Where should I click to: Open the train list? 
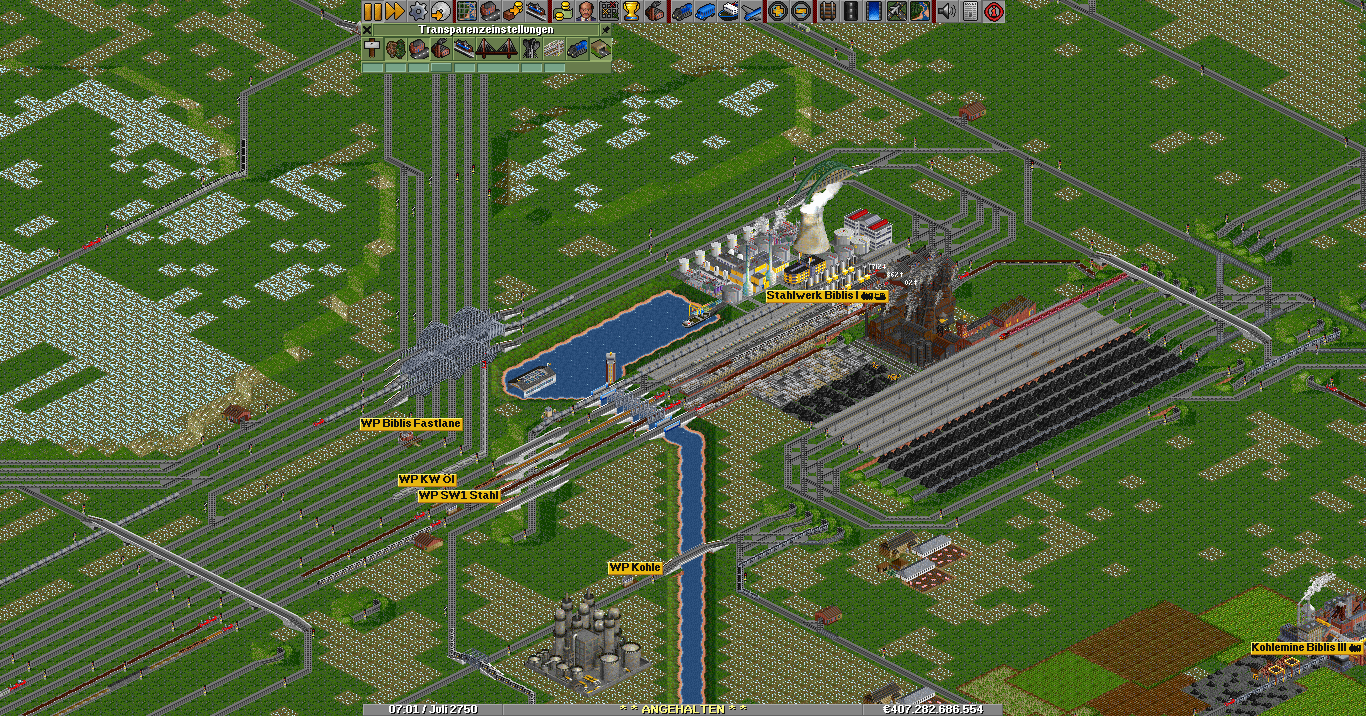click(x=681, y=11)
